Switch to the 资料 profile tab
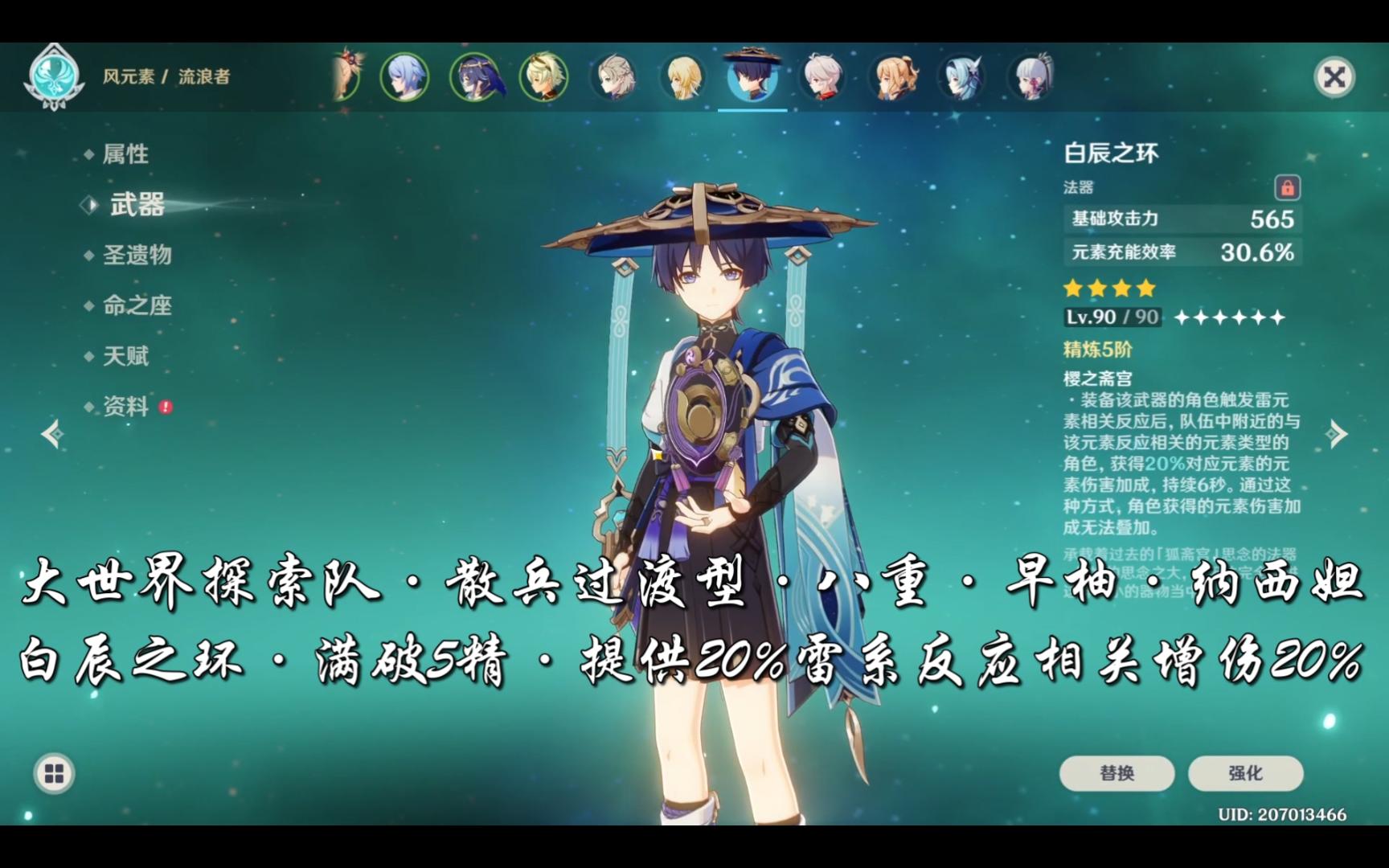1389x868 pixels. [x=125, y=408]
